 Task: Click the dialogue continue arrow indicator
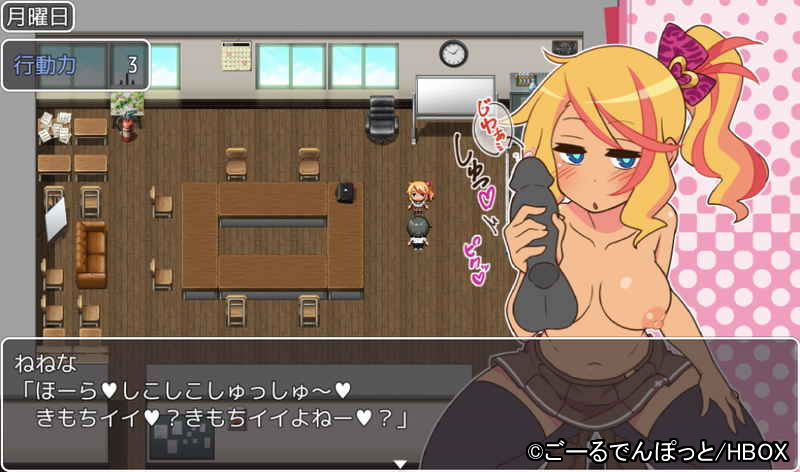(x=400, y=464)
